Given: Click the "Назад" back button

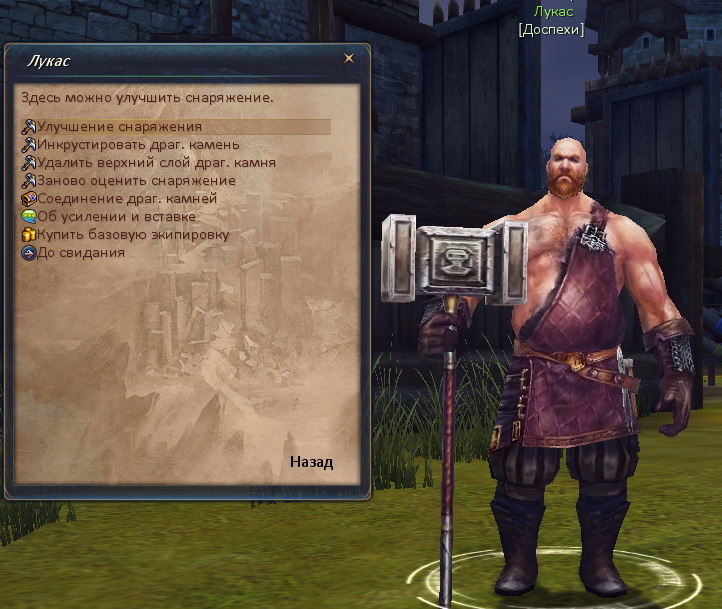Looking at the screenshot, I should pos(311,462).
